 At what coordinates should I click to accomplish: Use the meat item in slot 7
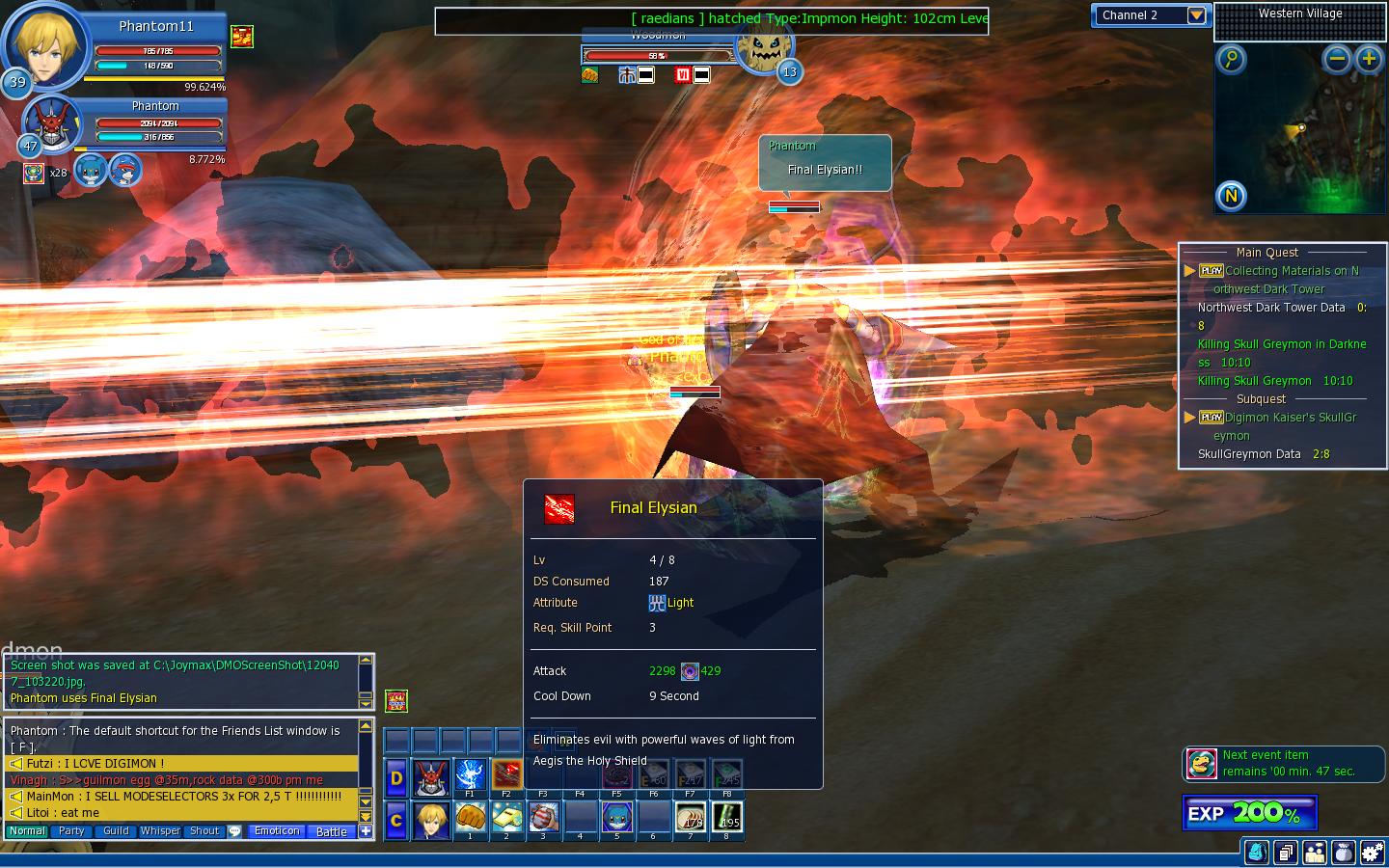coord(691,817)
